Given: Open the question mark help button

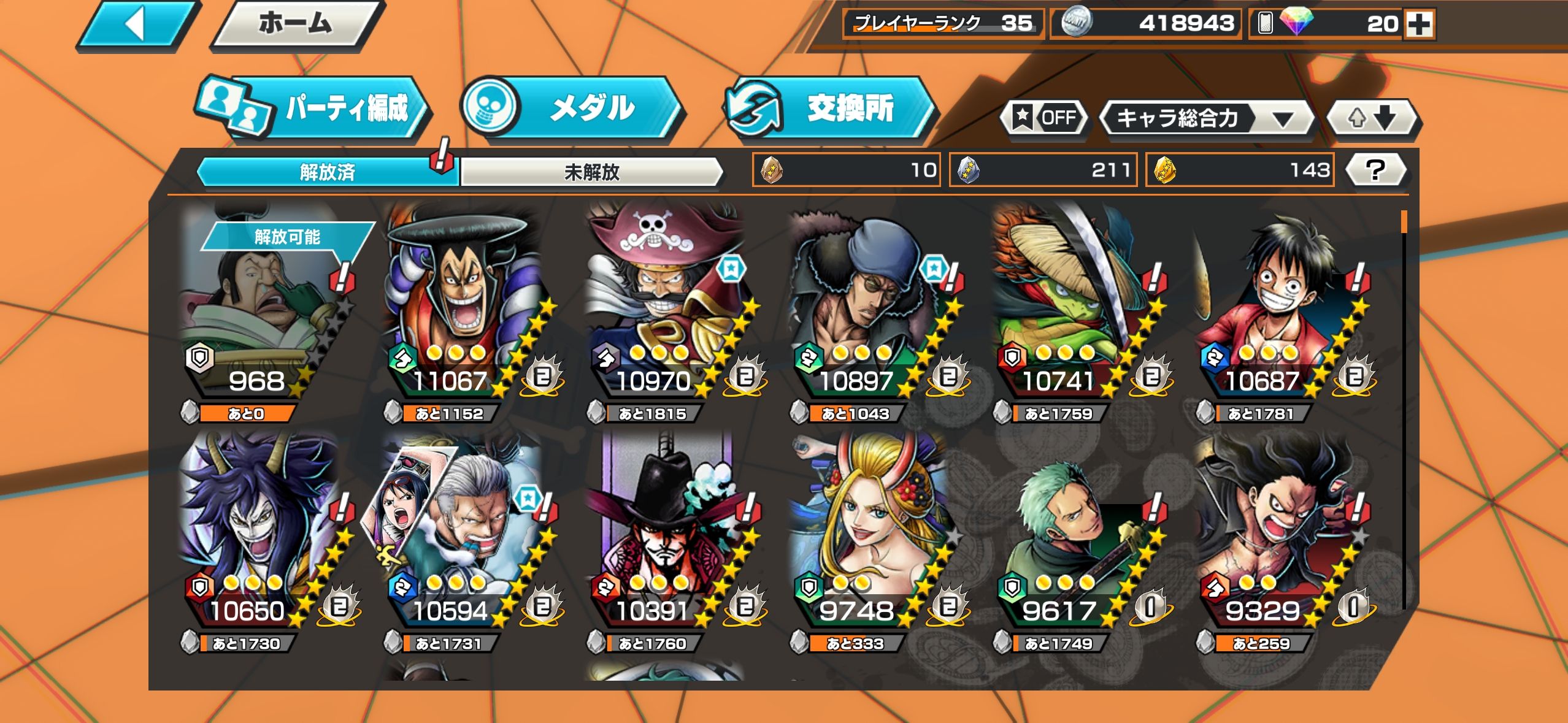Looking at the screenshot, I should coord(1375,170).
